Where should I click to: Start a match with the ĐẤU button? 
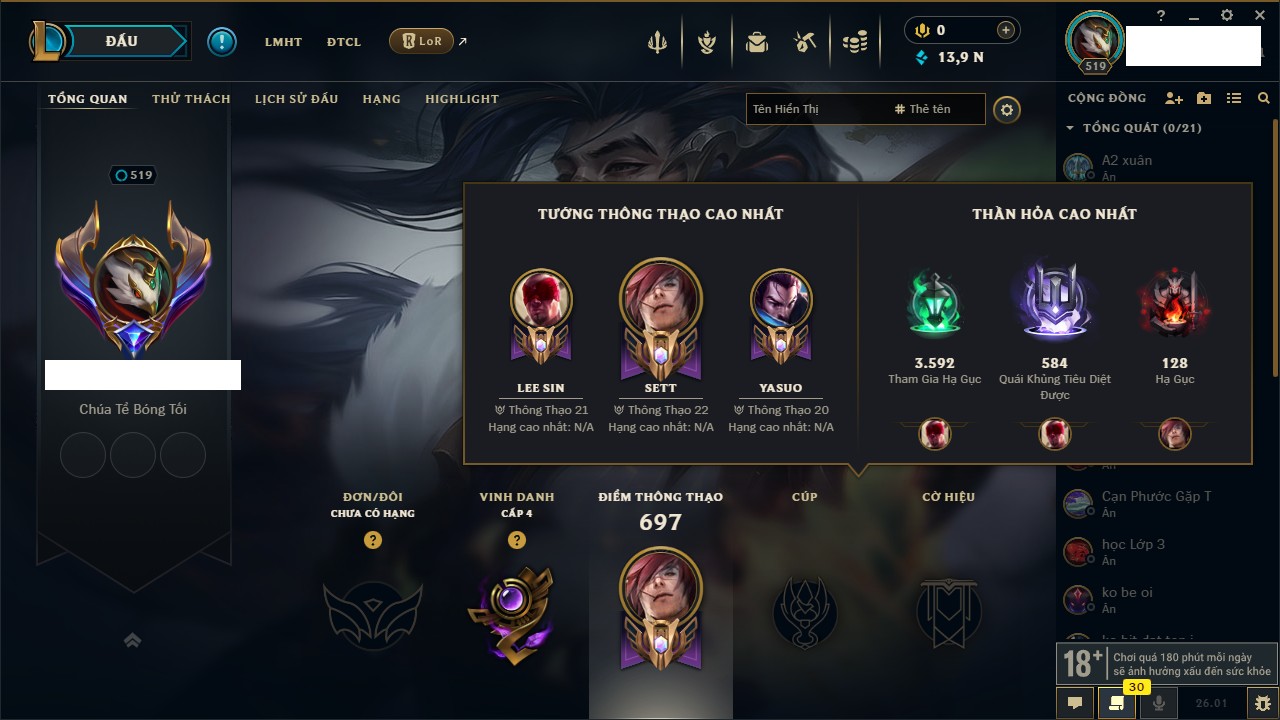pos(122,41)
